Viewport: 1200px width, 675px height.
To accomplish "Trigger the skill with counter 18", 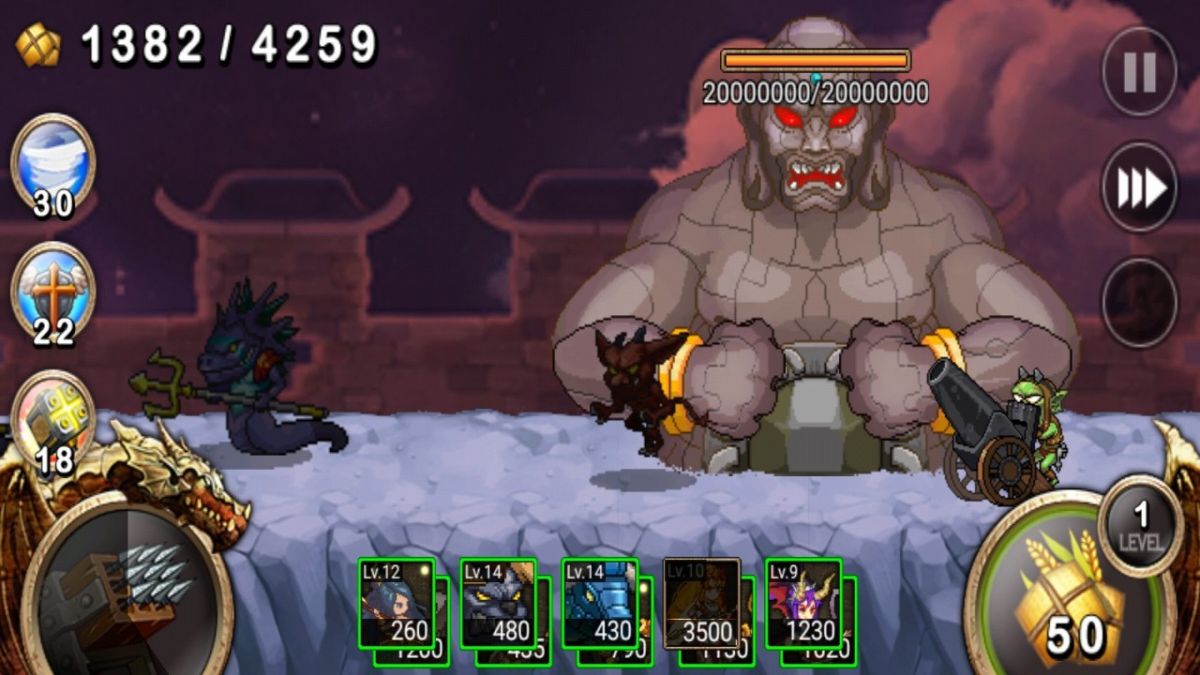I will point(53,418).
